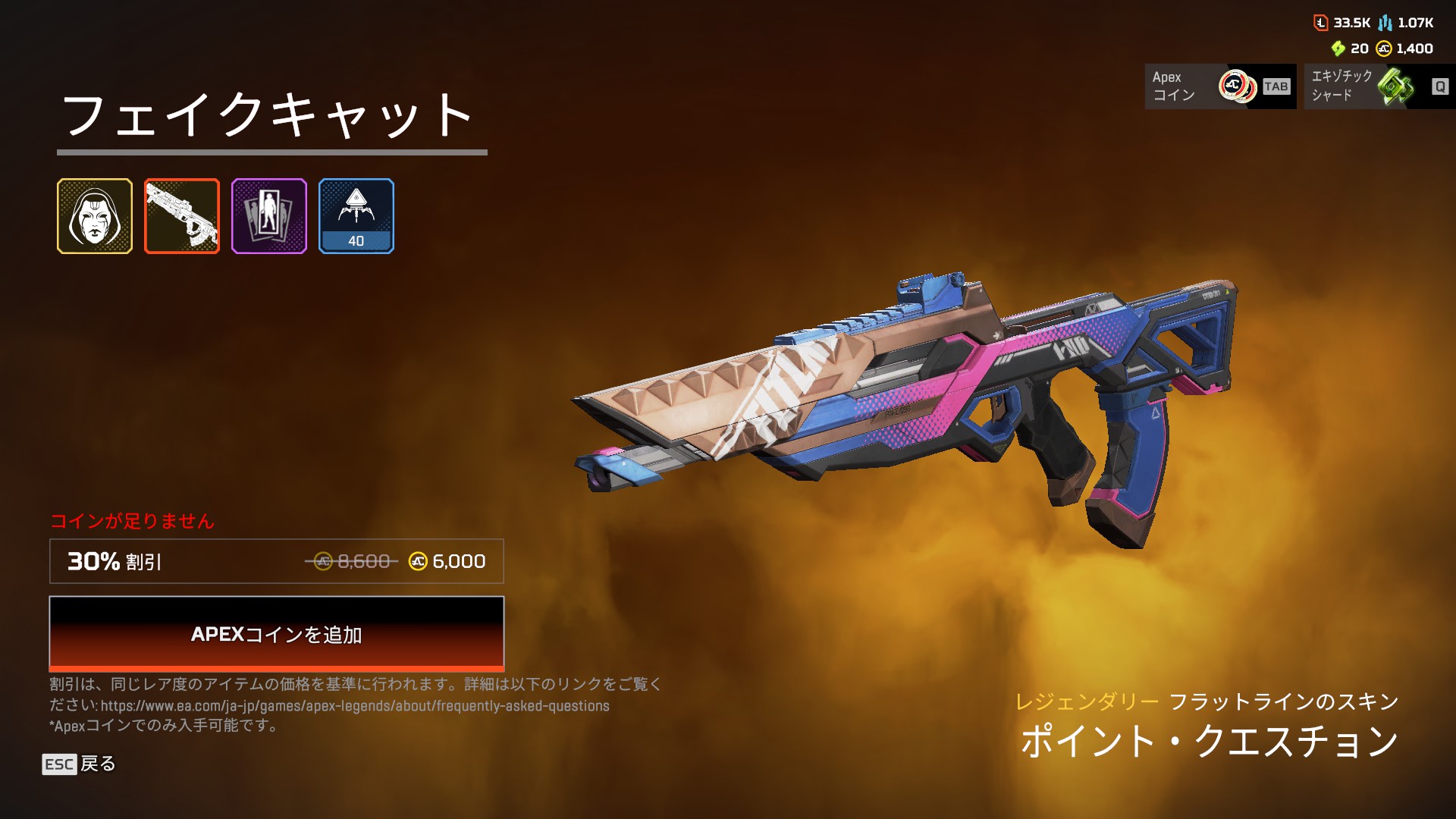Open the Exotic Shards tab
This screenshot has height=819, width=1456.
coord(1379,86)
